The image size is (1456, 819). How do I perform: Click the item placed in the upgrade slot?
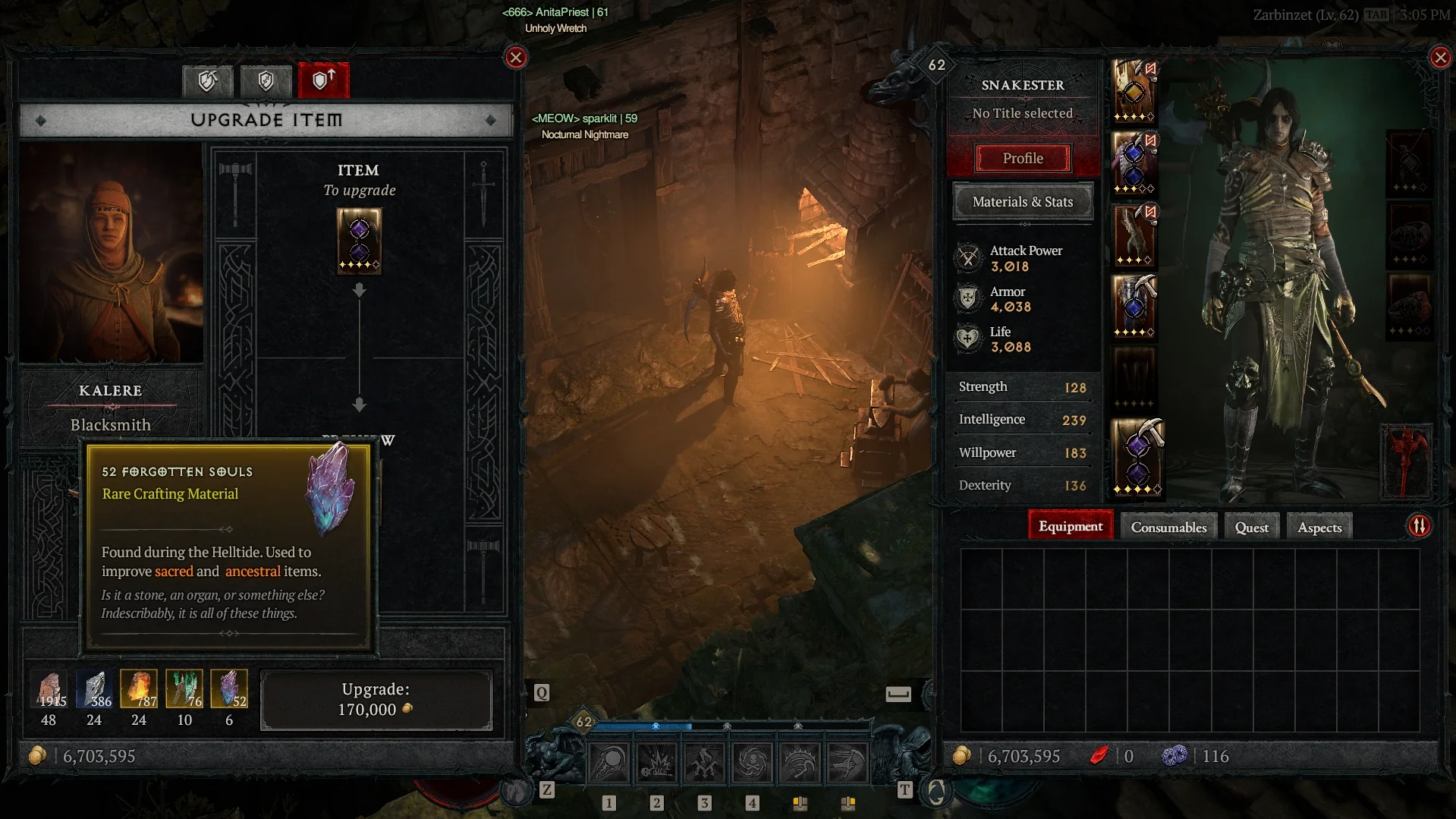pos(359,241)
